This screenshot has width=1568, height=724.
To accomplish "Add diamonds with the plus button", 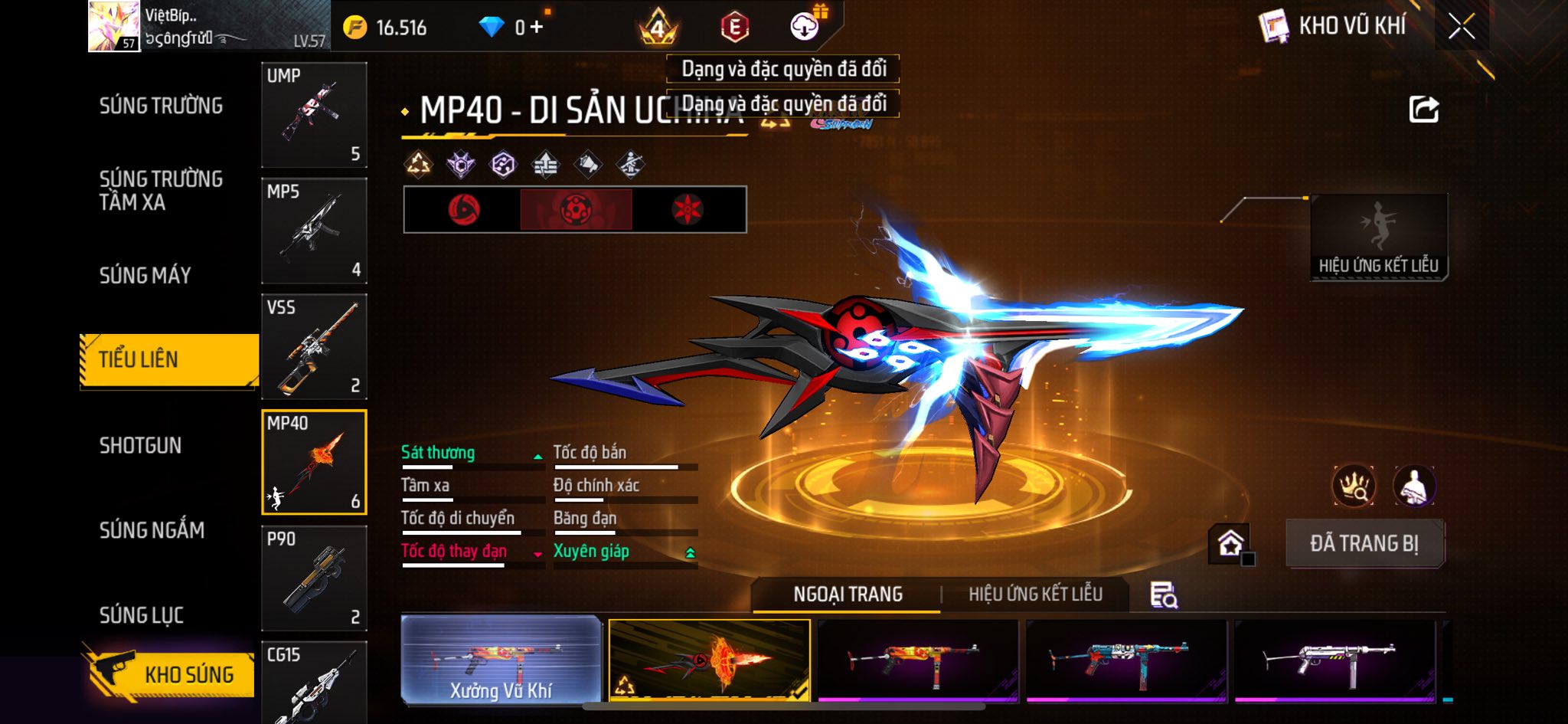I will click(537, 28).
